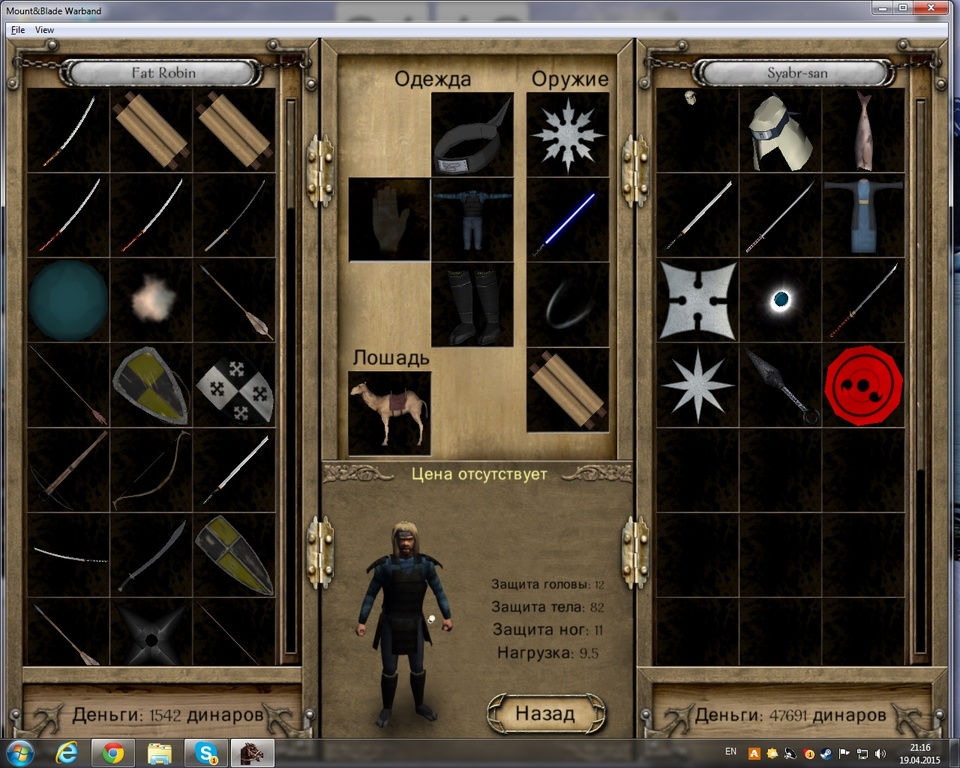This screenshot has height=768, width=960.
Task: Select the teal sphere in Fat Robin's inventory
Action: [x=68, y=300]
